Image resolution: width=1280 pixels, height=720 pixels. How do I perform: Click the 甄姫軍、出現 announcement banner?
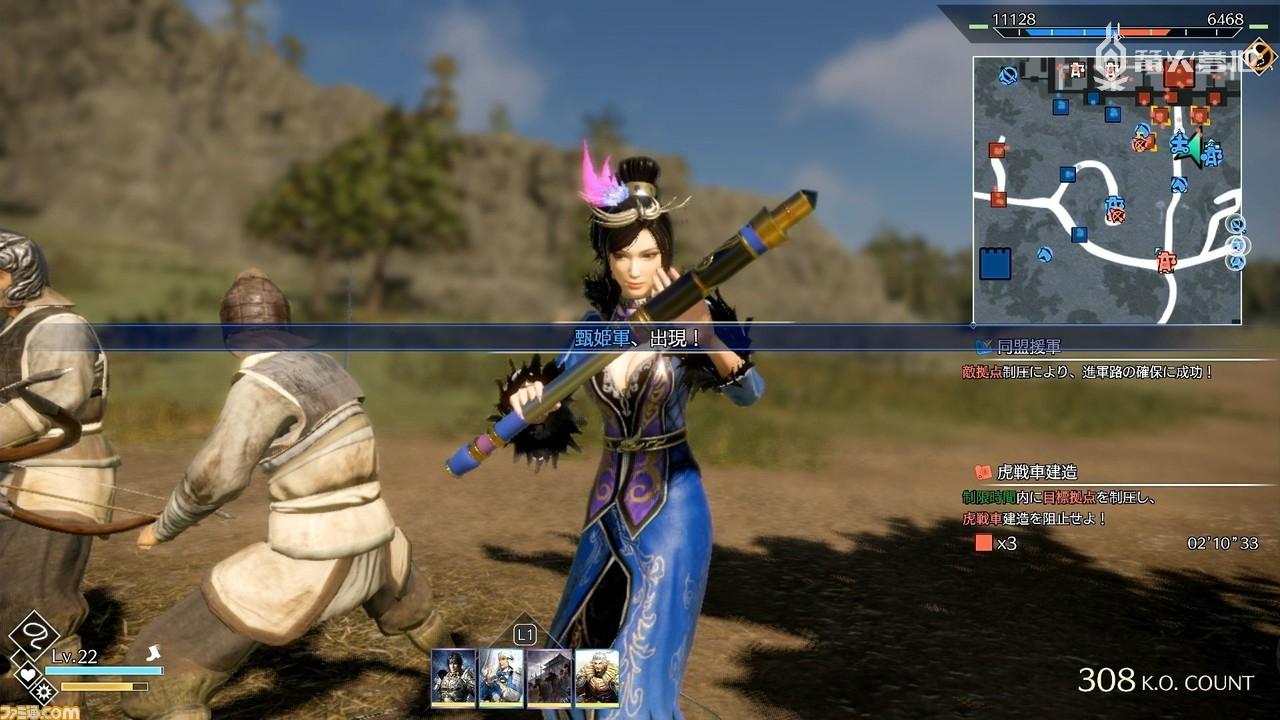pyautogui.click(x=638, y=336)
